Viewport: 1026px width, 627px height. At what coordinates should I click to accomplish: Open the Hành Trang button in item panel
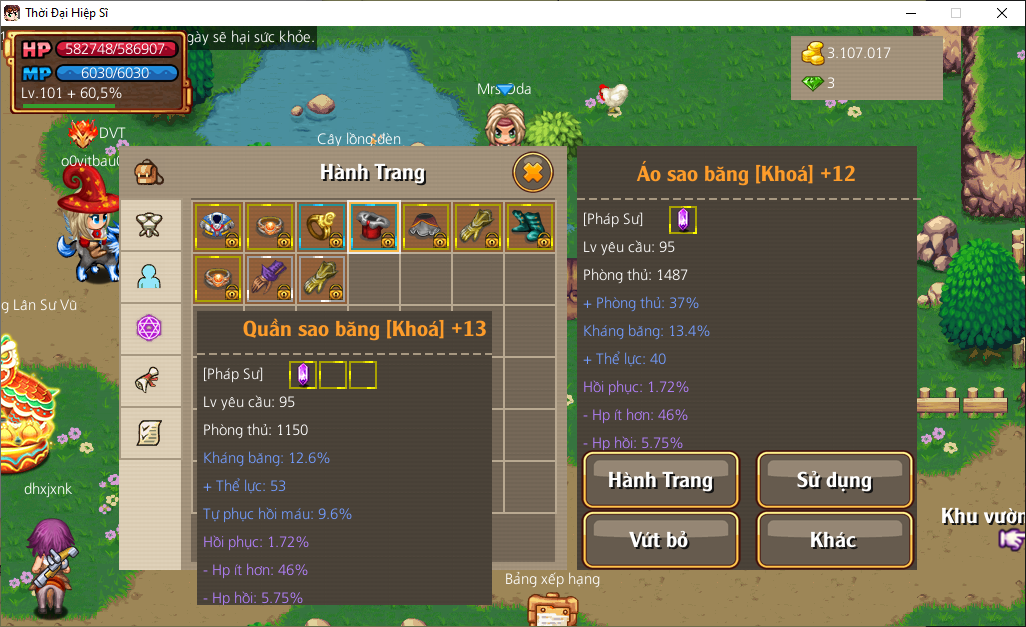[660, 480]
